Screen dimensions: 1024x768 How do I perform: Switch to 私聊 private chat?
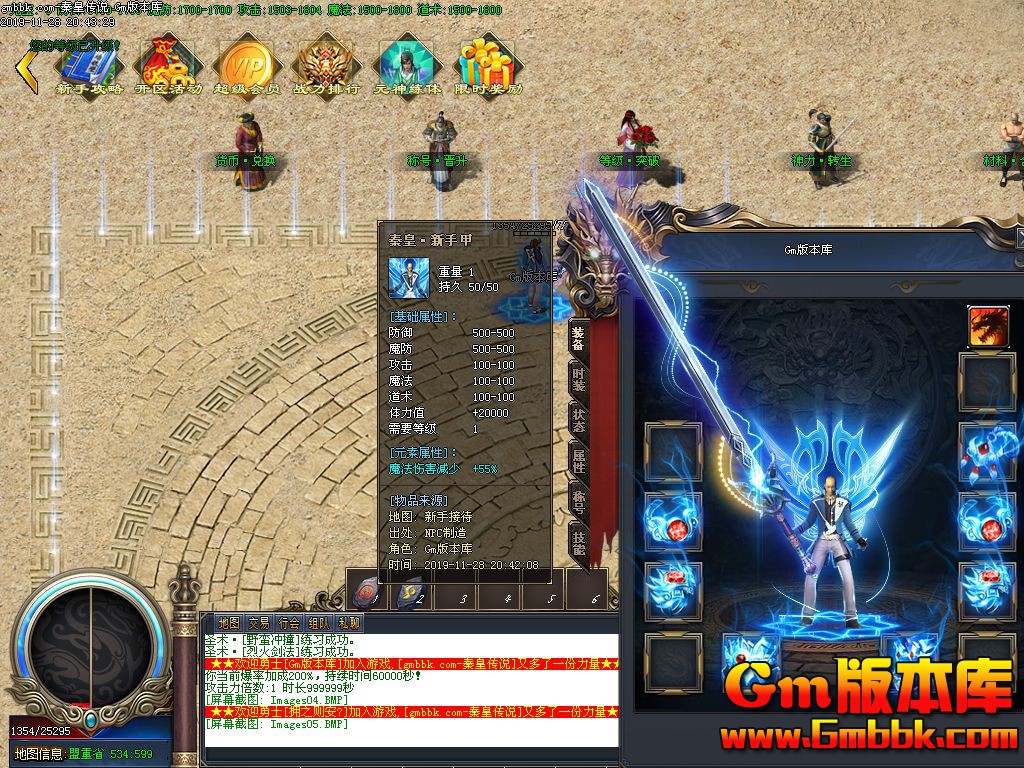point(349,623)
